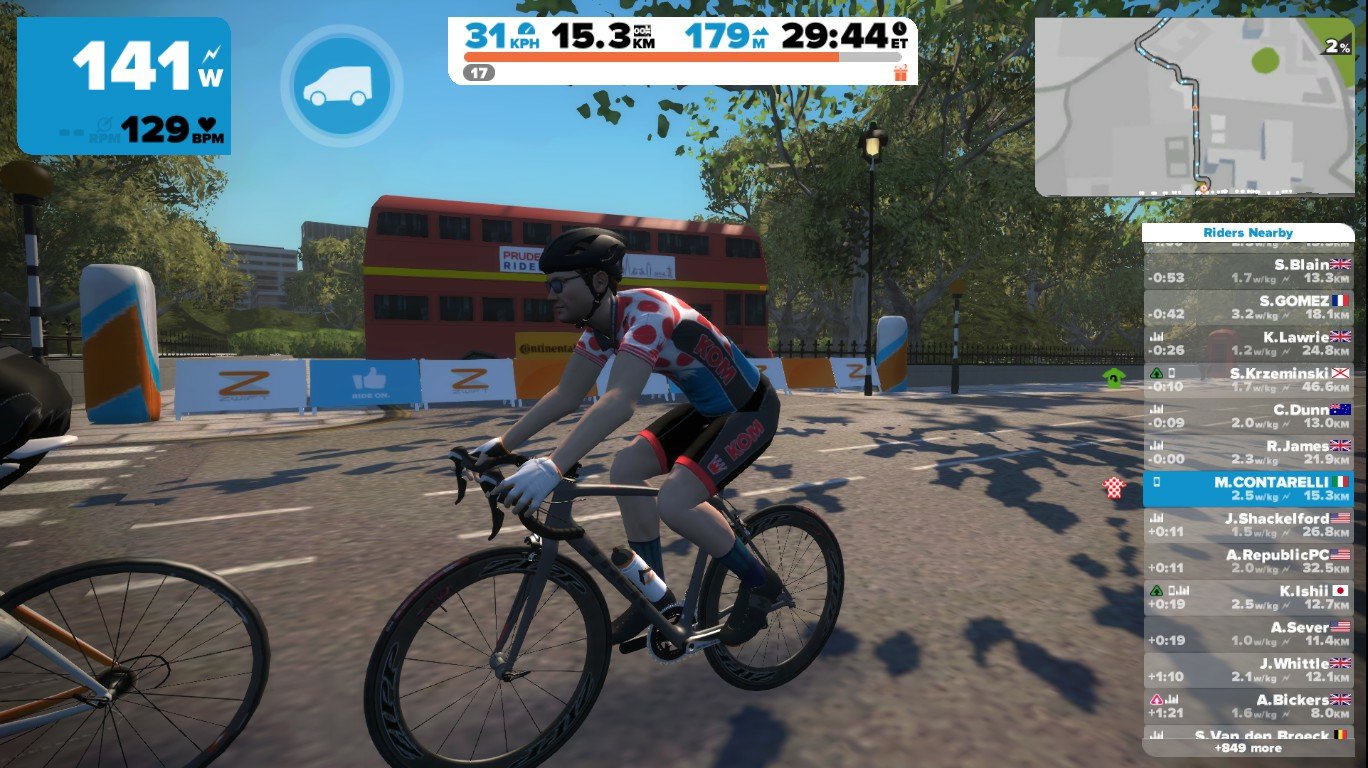This screenshot has width=1368, height=768.
Task: Choose R.James in the rider list
Action: point(1248,452)
